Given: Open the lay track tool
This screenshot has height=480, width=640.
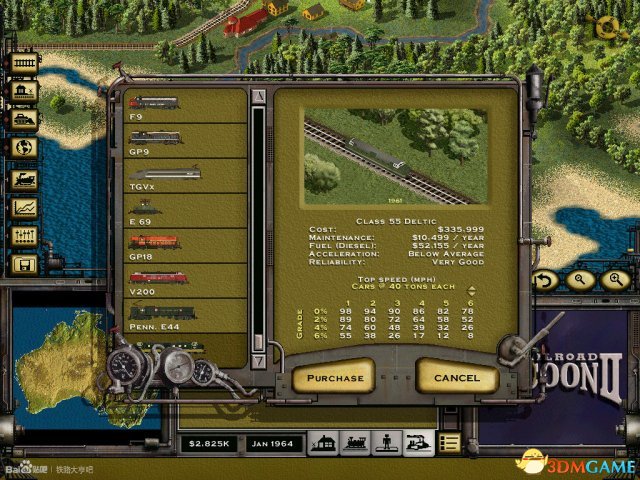Looking at the screenshot, I should pyautogui.click(x=24, y=62).
